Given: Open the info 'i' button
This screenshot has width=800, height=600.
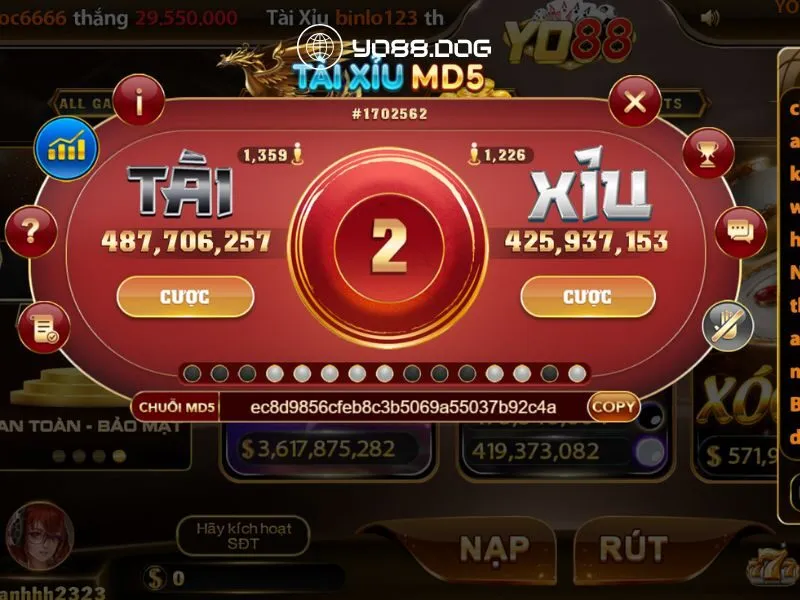Looking at the screenshot, I should 138,100.
